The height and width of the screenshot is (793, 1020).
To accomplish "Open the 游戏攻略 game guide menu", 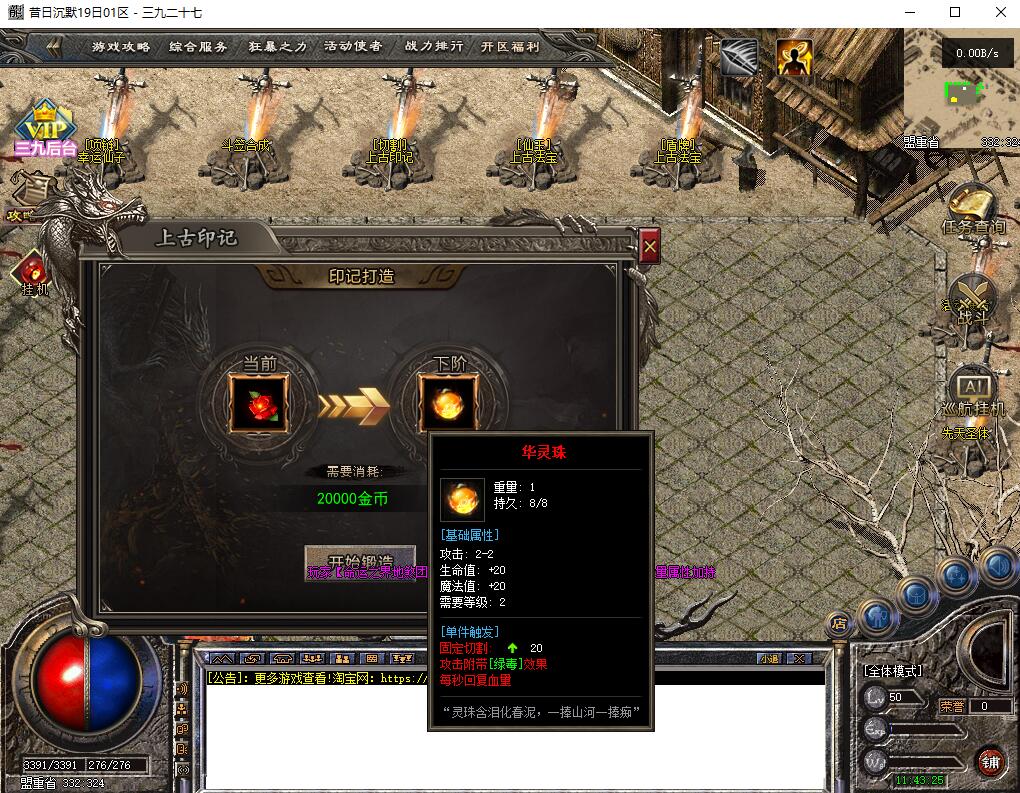I will coord(121,46).
